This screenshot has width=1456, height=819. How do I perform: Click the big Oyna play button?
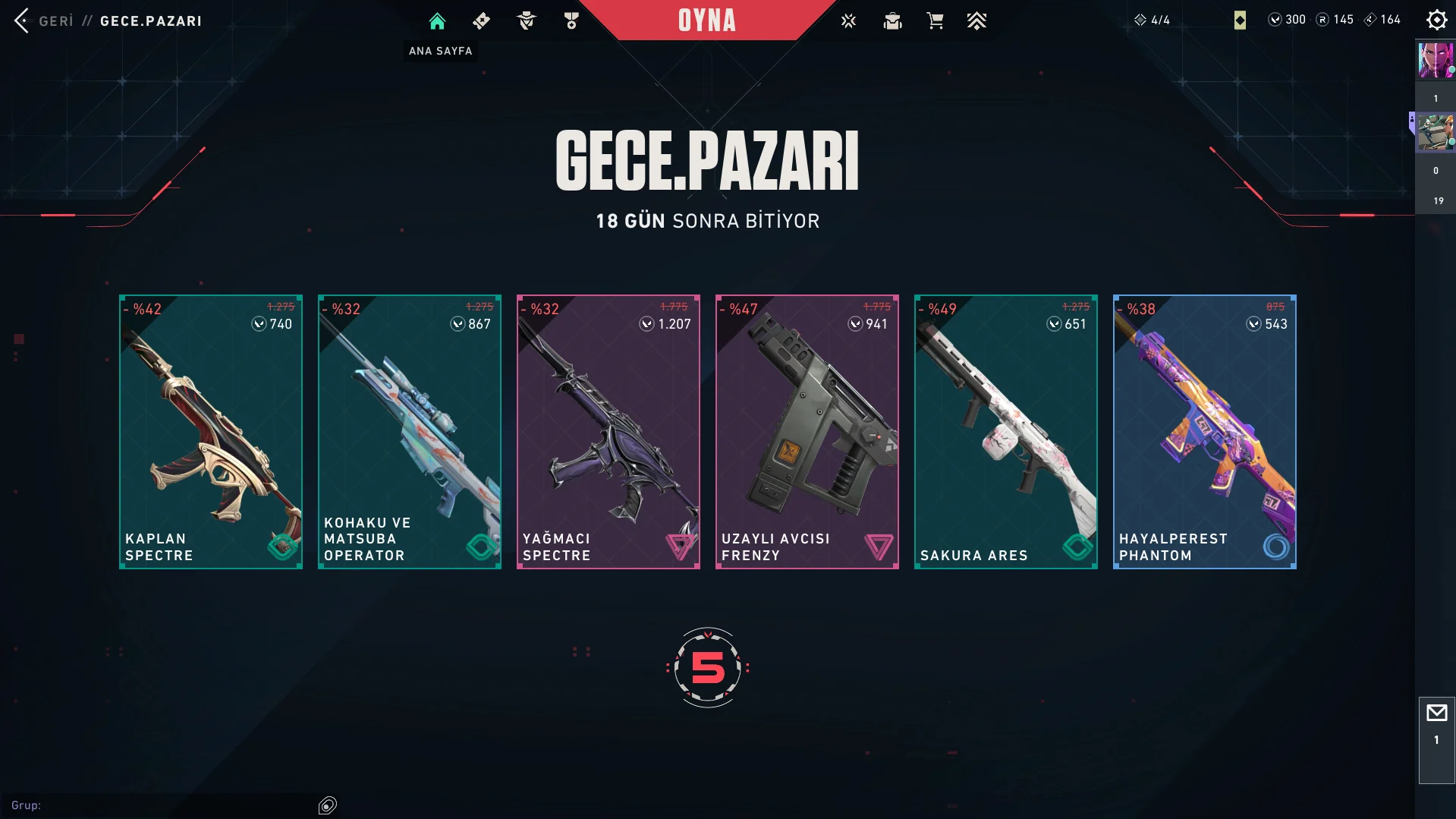click(706, 20)
